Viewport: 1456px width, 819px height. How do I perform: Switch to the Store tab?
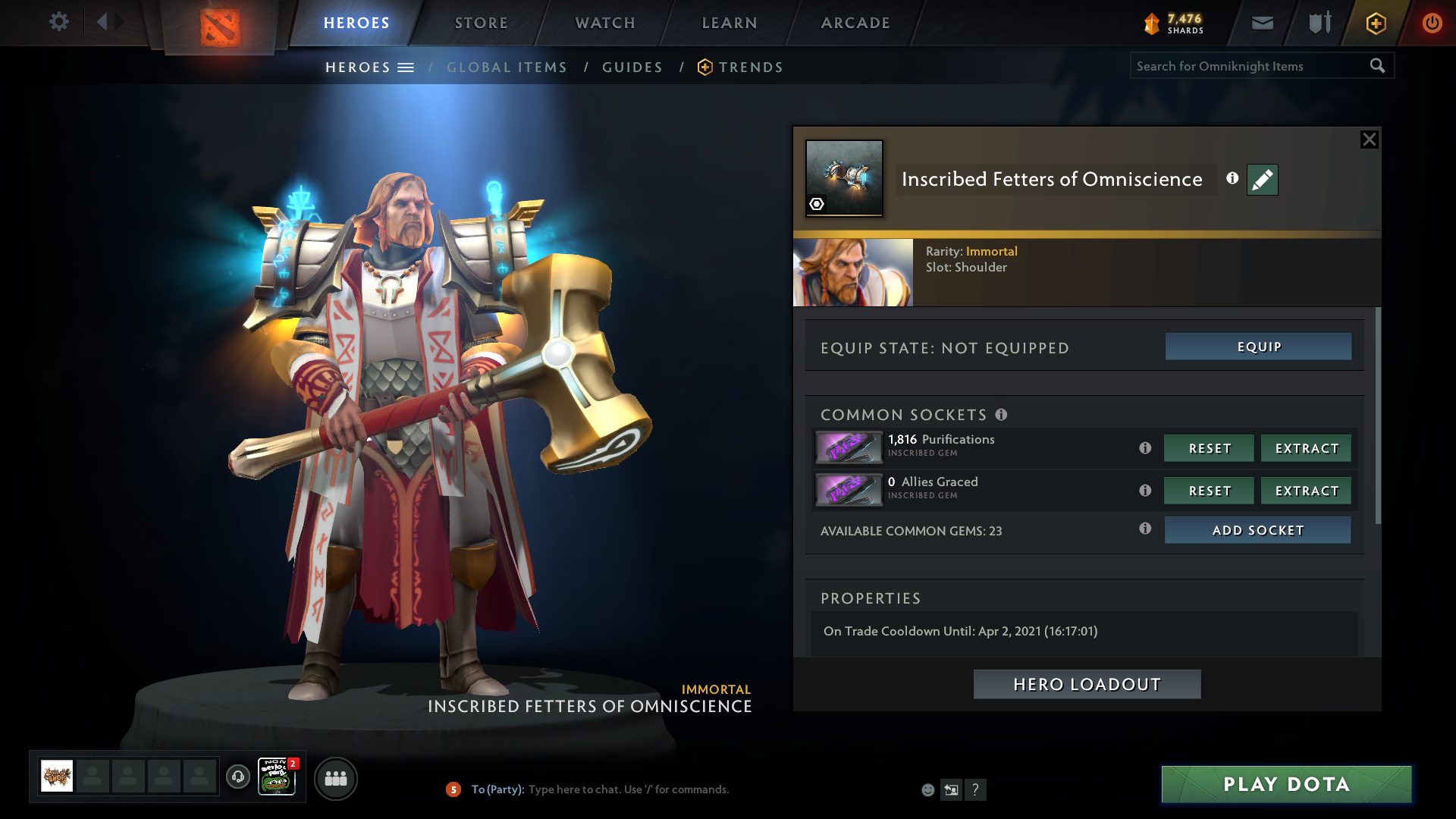pos(482,23)
